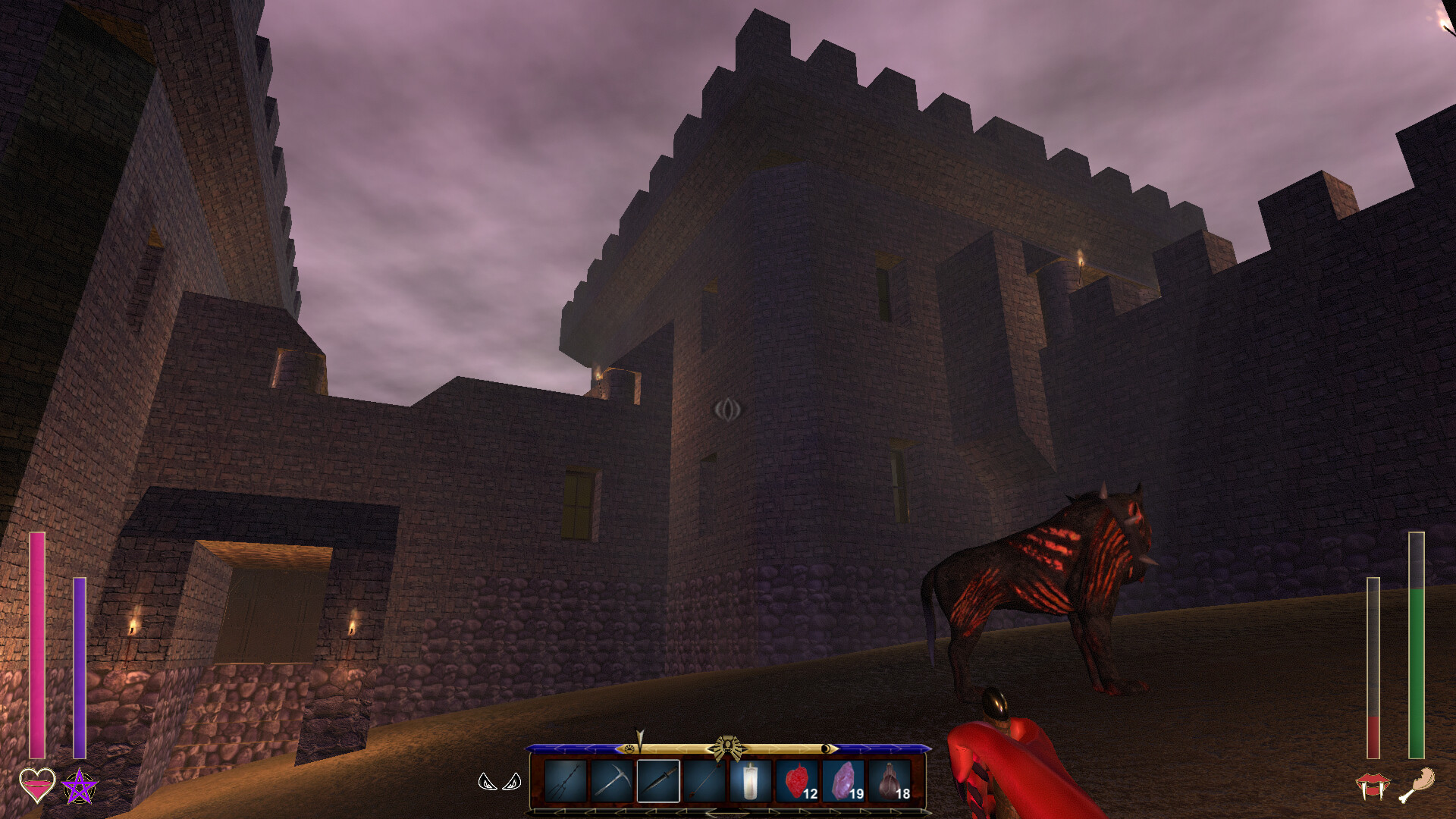Toggle the sun symbol on the hotbar frame
Viewport: 1456px width, 819px height.
(x=629, y=748)
